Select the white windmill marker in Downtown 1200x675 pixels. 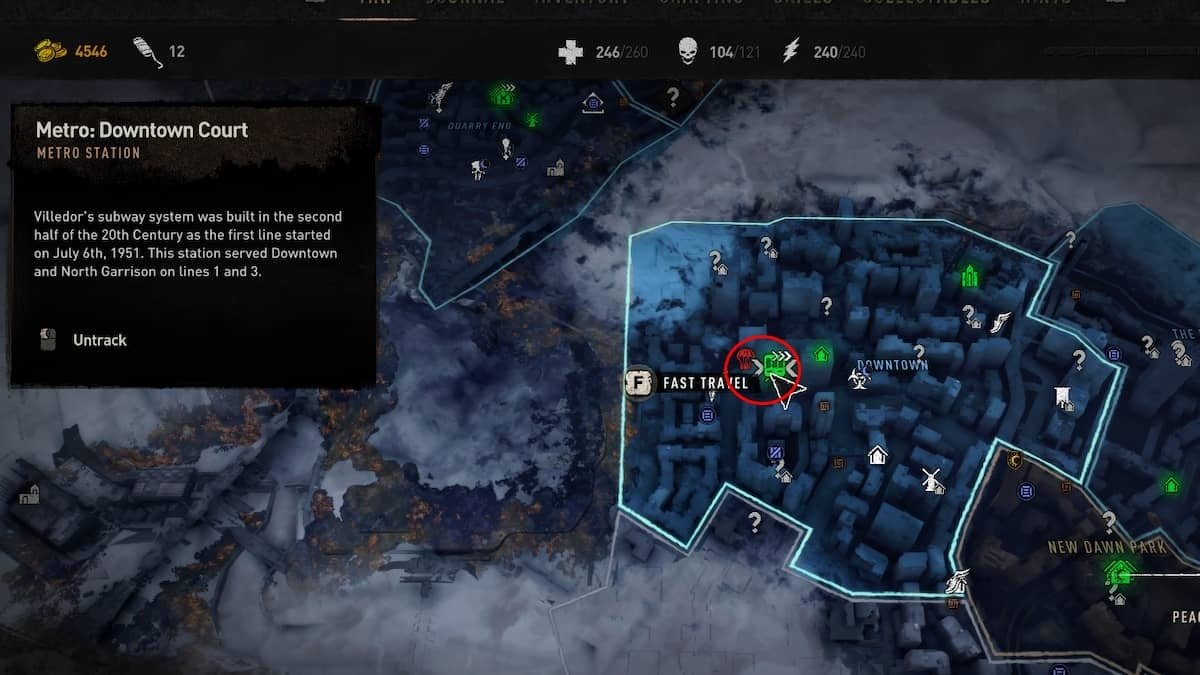(x=932, y=479)
